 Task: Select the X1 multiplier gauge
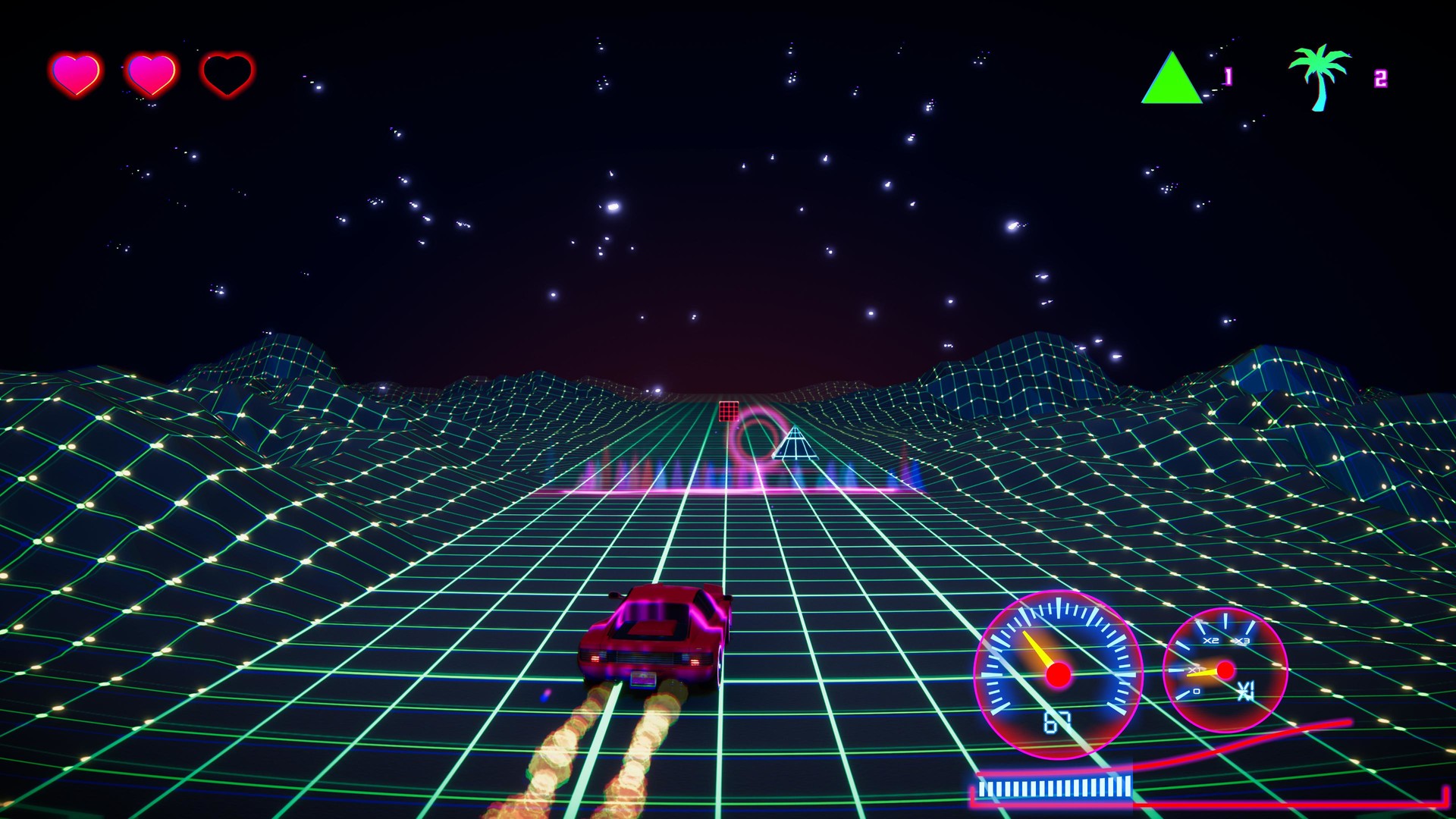tap(1225, 671)
